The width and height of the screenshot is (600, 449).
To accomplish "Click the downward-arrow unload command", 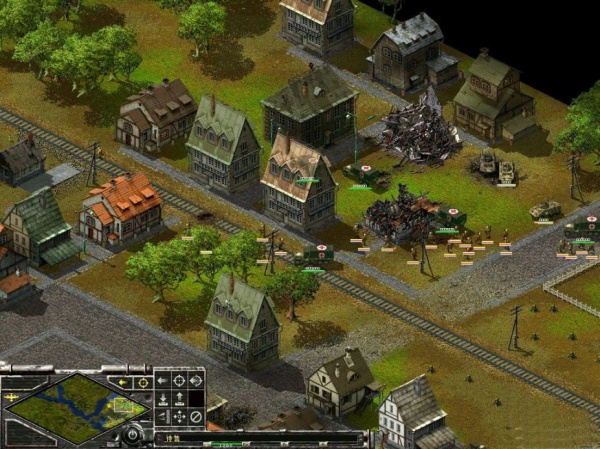I will [x=163, y=398].
